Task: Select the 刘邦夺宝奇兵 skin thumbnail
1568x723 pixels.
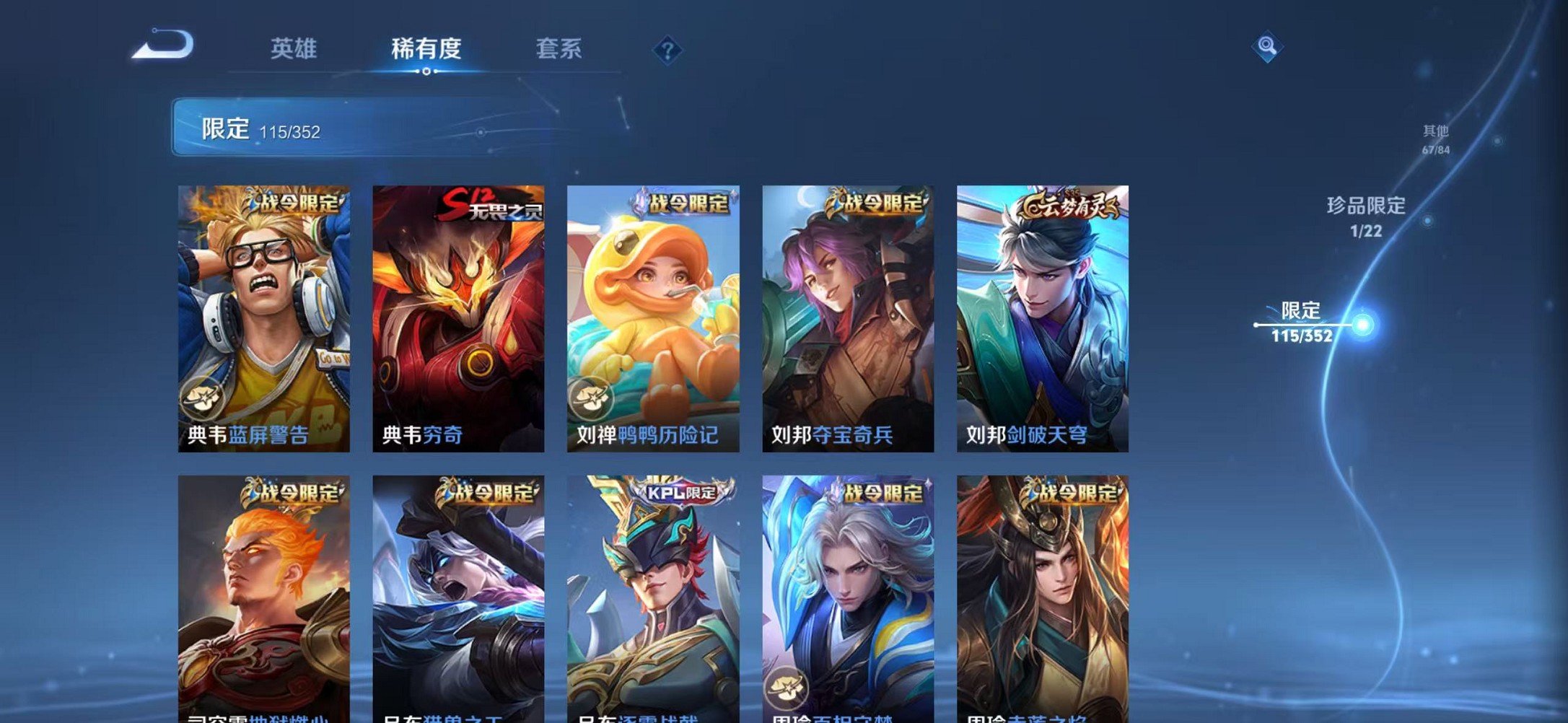Action: pos(850,310)
